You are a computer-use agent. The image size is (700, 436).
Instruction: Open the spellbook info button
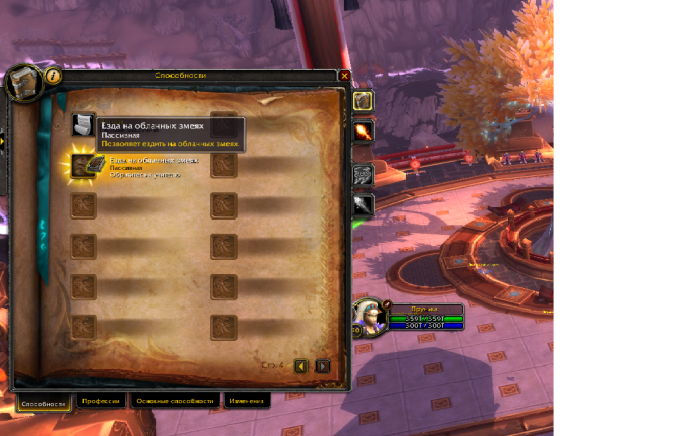click(53, 75)
